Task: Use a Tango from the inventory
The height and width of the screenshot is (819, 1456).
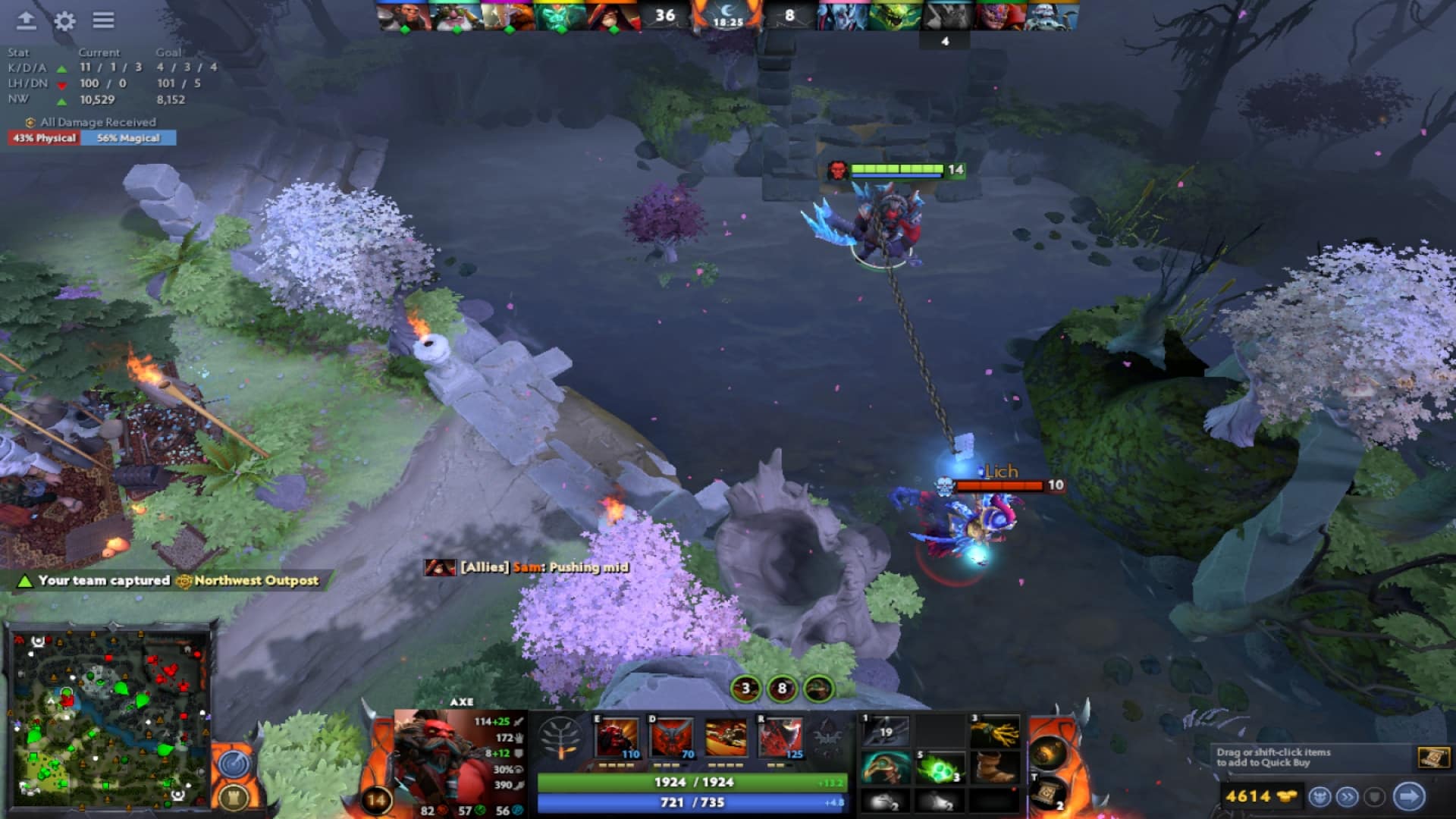Action: click(940, 767)
